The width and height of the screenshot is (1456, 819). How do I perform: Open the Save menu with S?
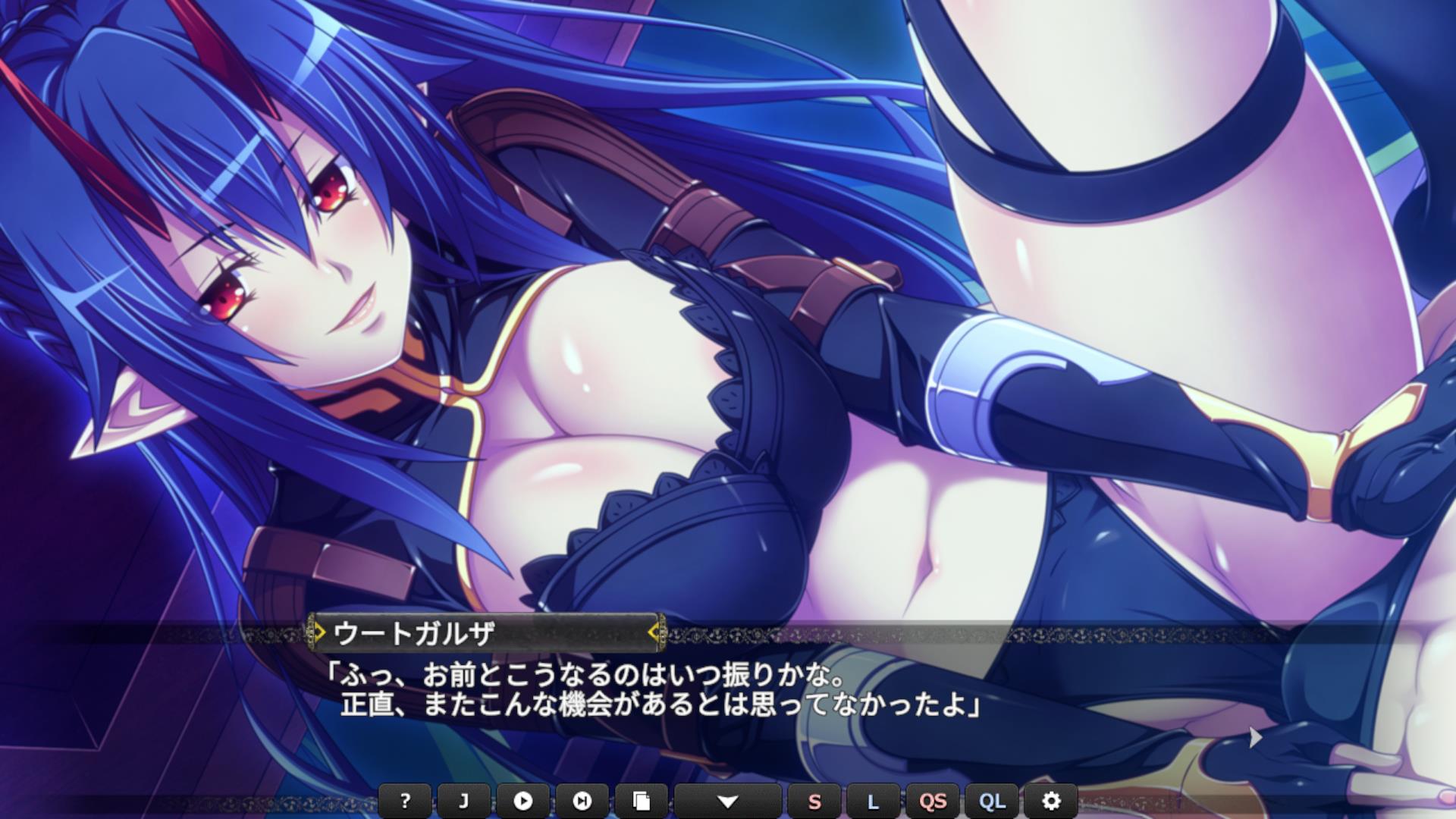tap(814, 801)
